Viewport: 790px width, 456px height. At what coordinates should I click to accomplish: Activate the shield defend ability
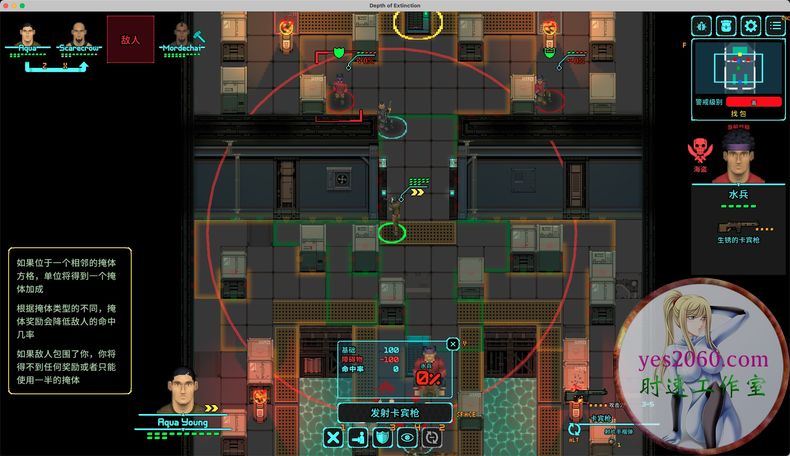(x=382, y=437)
